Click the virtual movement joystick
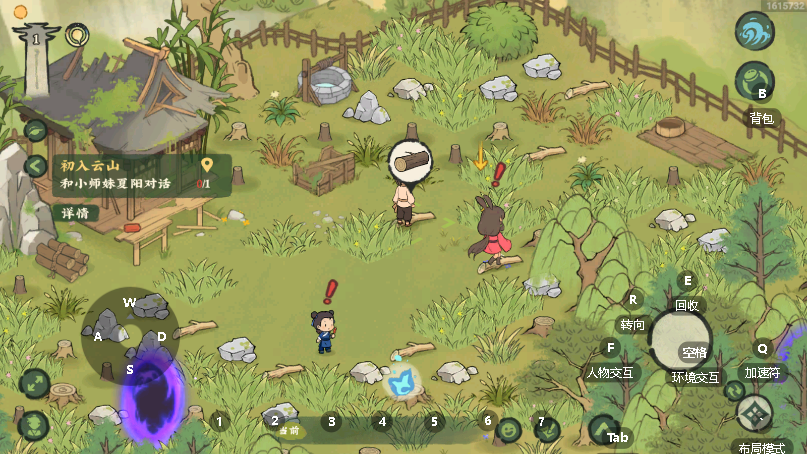 [130, 337]
